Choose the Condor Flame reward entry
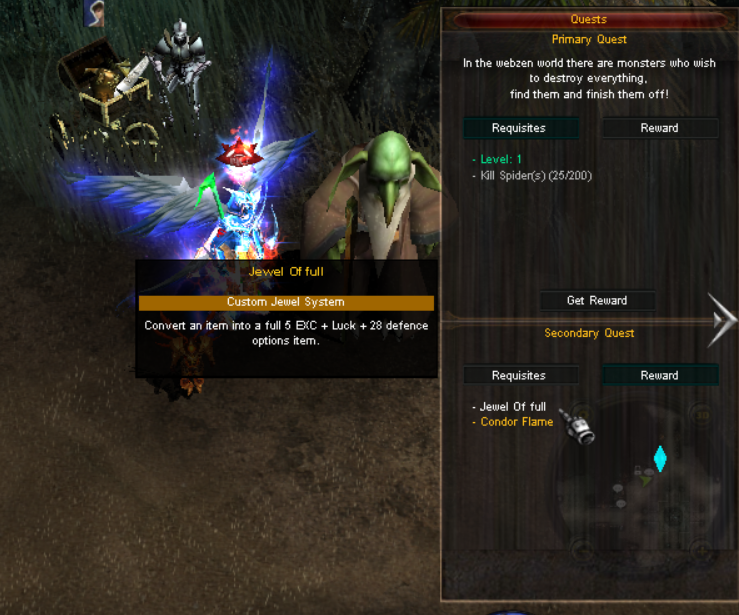This screenshot has width=739, height=615. click(516, 422)
